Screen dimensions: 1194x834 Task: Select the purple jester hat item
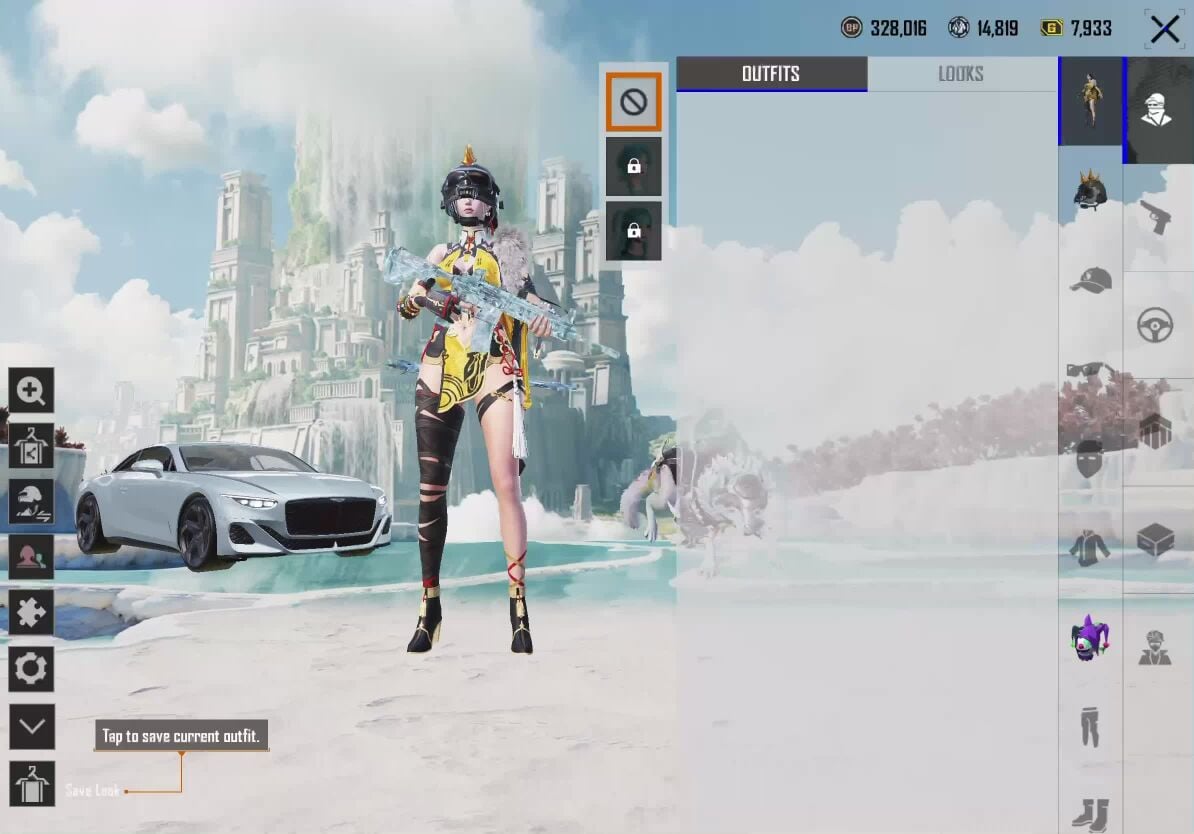point(1089,638)
